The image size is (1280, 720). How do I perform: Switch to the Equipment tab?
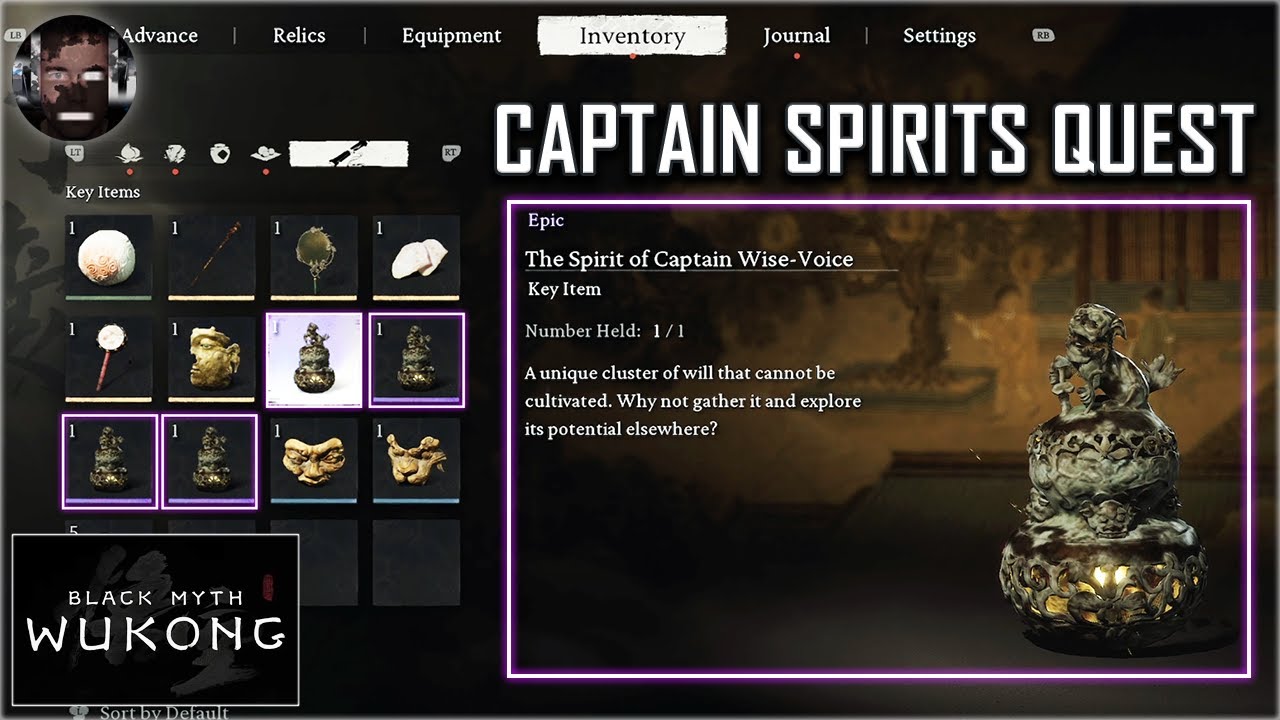click(451, 36)
